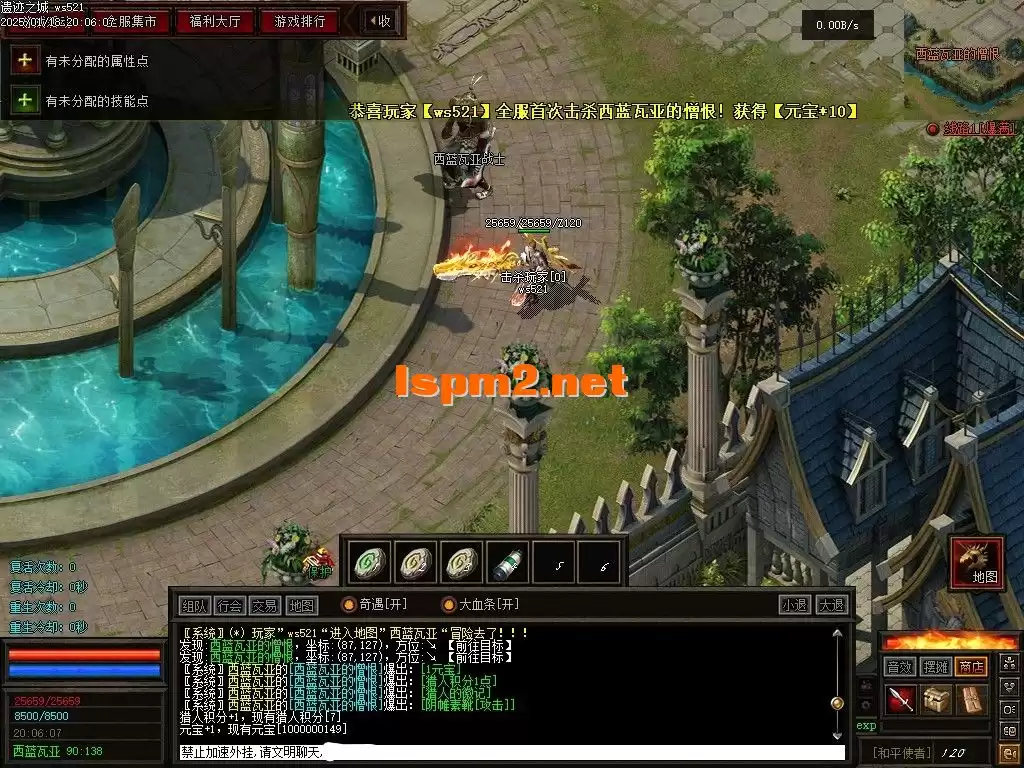
Task: Open the 行会 guild panel
Action: [x=229, y=605]
